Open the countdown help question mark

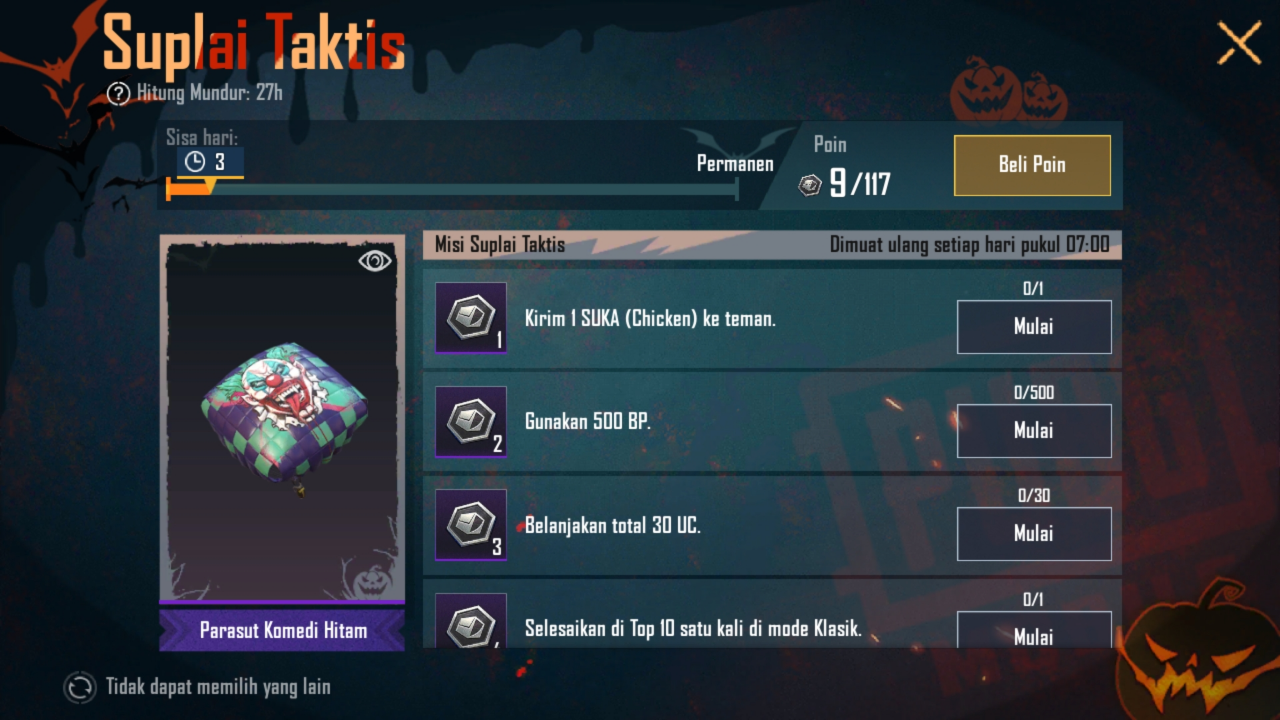pyautogui.click(x=119, y=94)
